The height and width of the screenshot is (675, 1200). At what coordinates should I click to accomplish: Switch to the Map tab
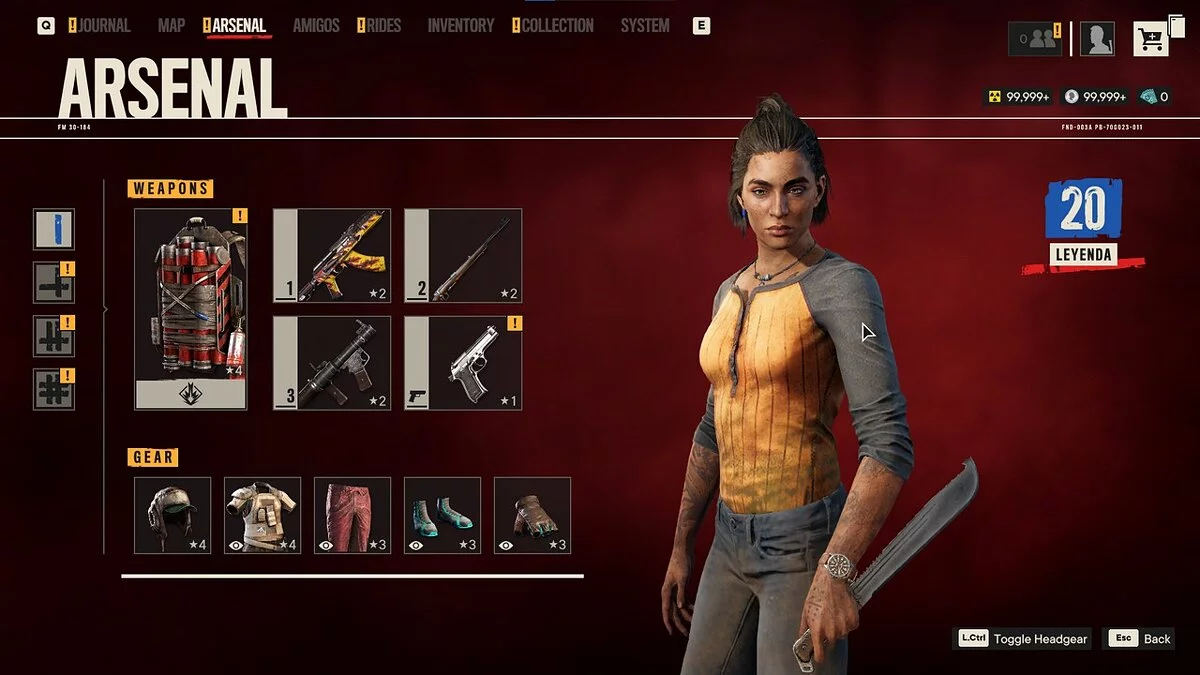(x=171, y=26)
